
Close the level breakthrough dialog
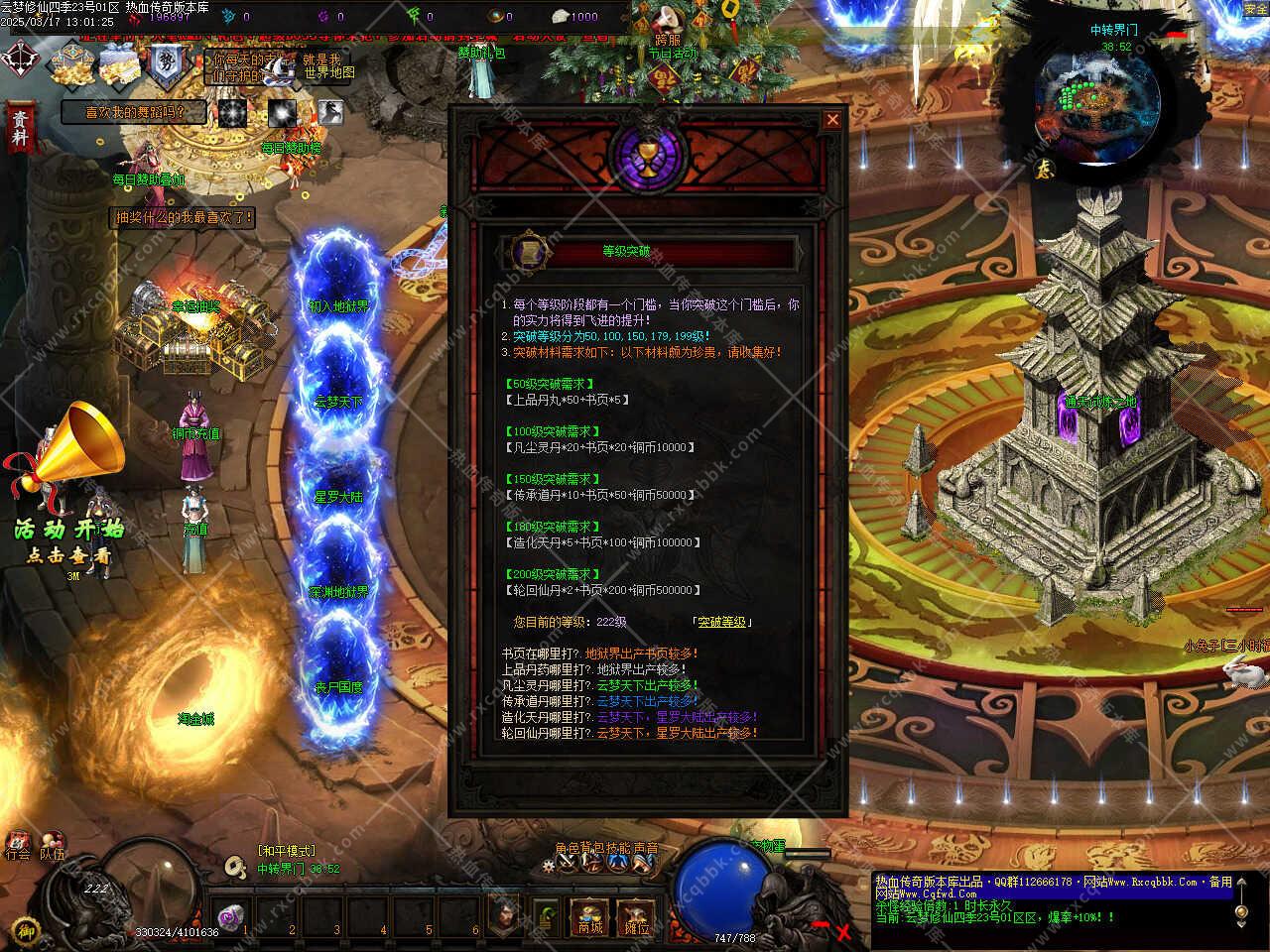point(832,120)
